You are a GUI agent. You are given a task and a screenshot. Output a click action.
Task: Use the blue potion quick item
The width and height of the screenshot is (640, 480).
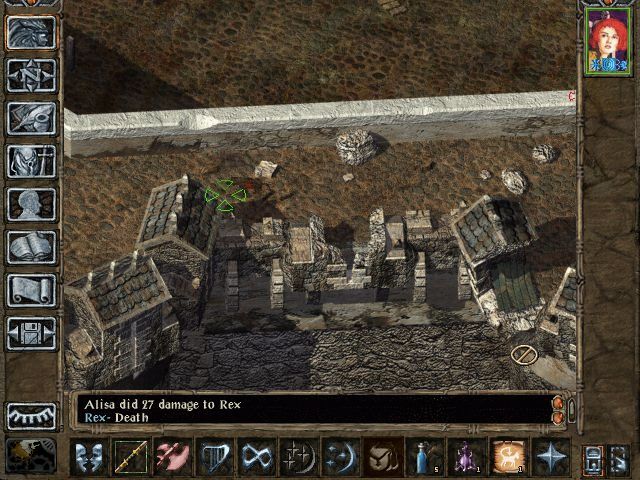pyautogui.click(x=425, y=458)
